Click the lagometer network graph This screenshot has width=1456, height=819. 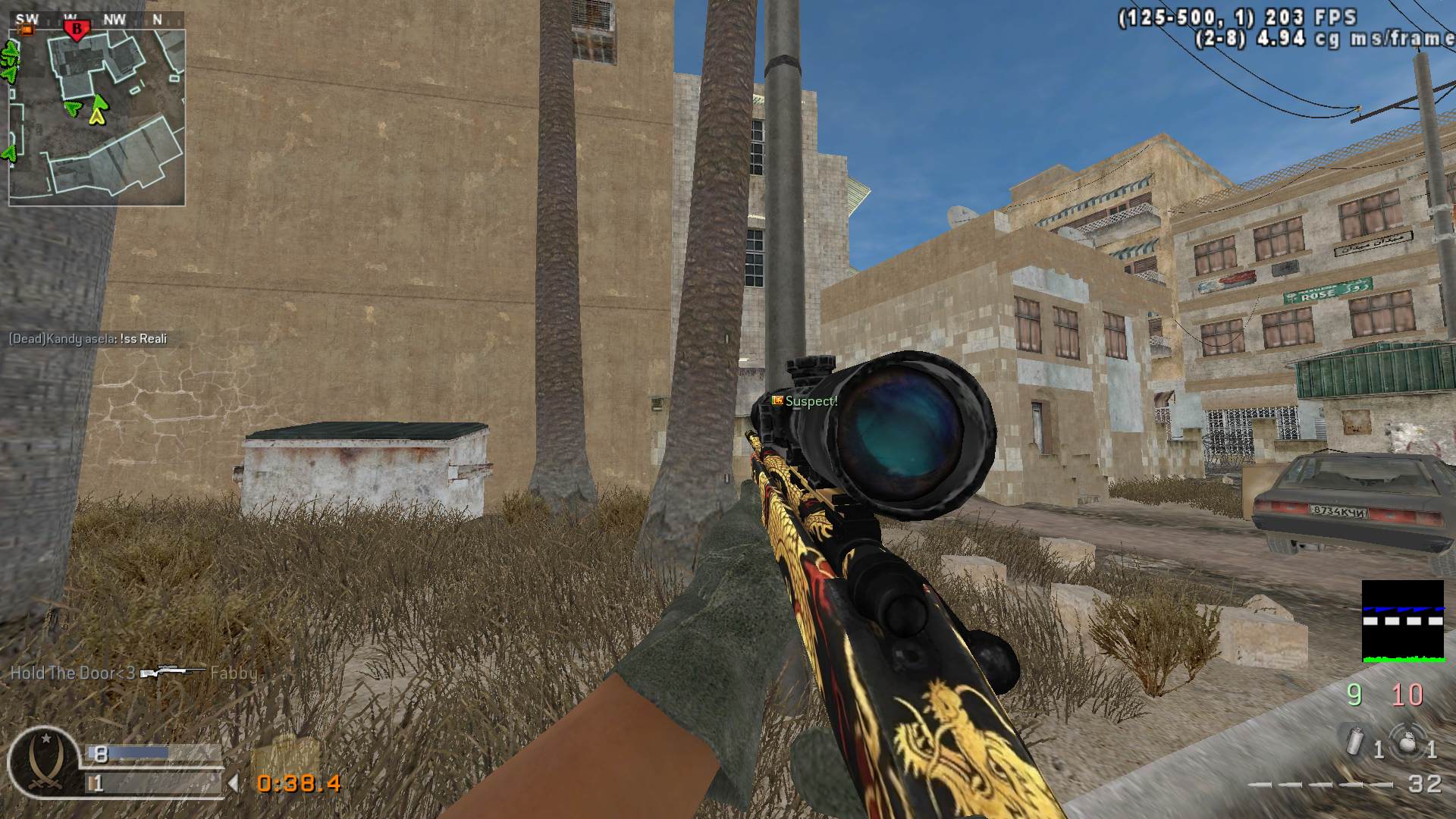coord(1402,621)
